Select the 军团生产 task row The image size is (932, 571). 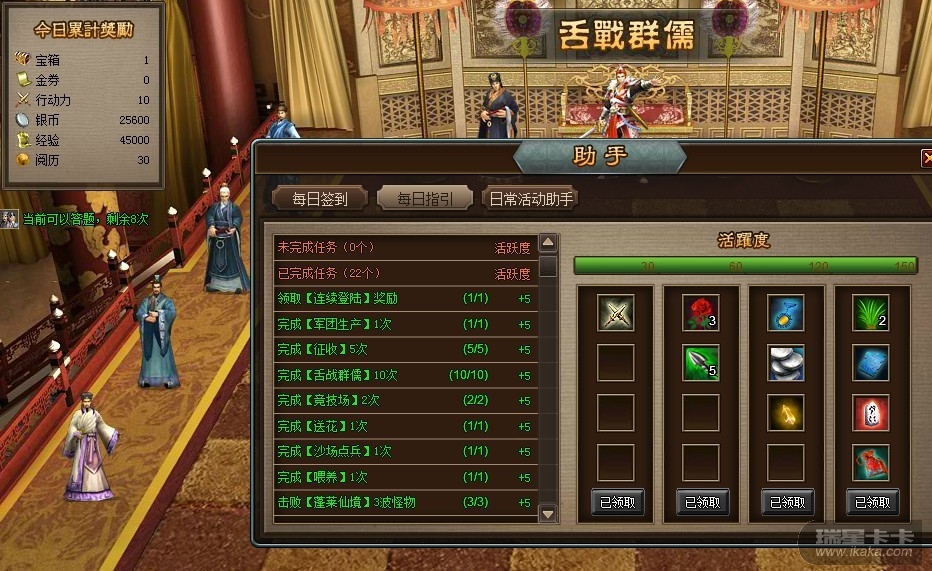tap(404, 325)
